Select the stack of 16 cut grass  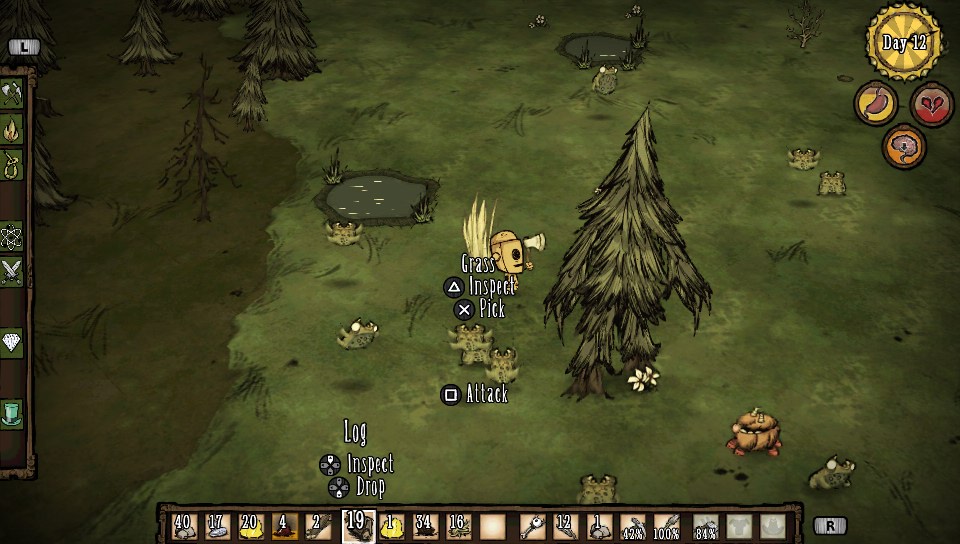tap(457, 526)
